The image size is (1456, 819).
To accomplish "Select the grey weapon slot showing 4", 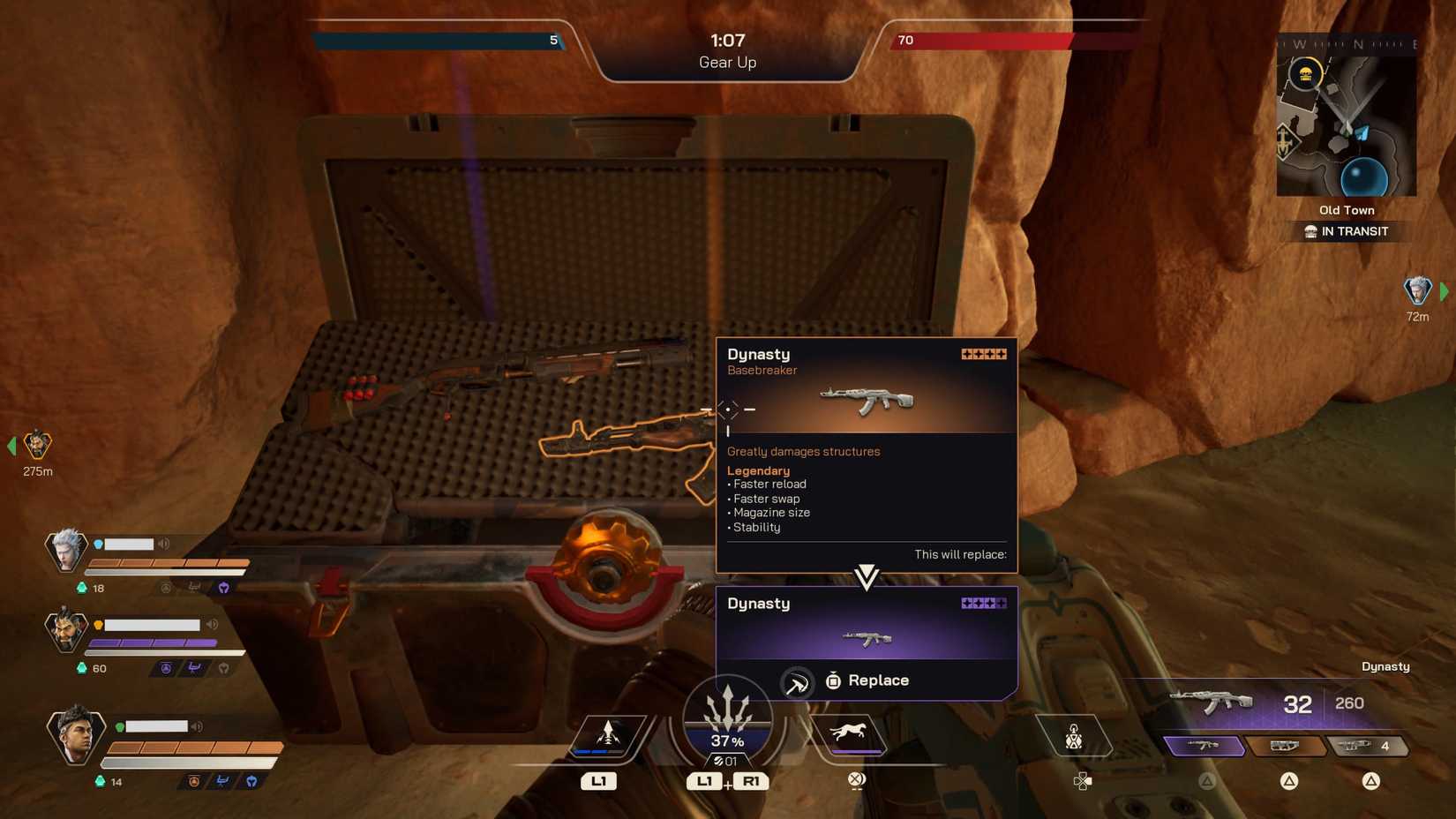I will pos(1365,746).
